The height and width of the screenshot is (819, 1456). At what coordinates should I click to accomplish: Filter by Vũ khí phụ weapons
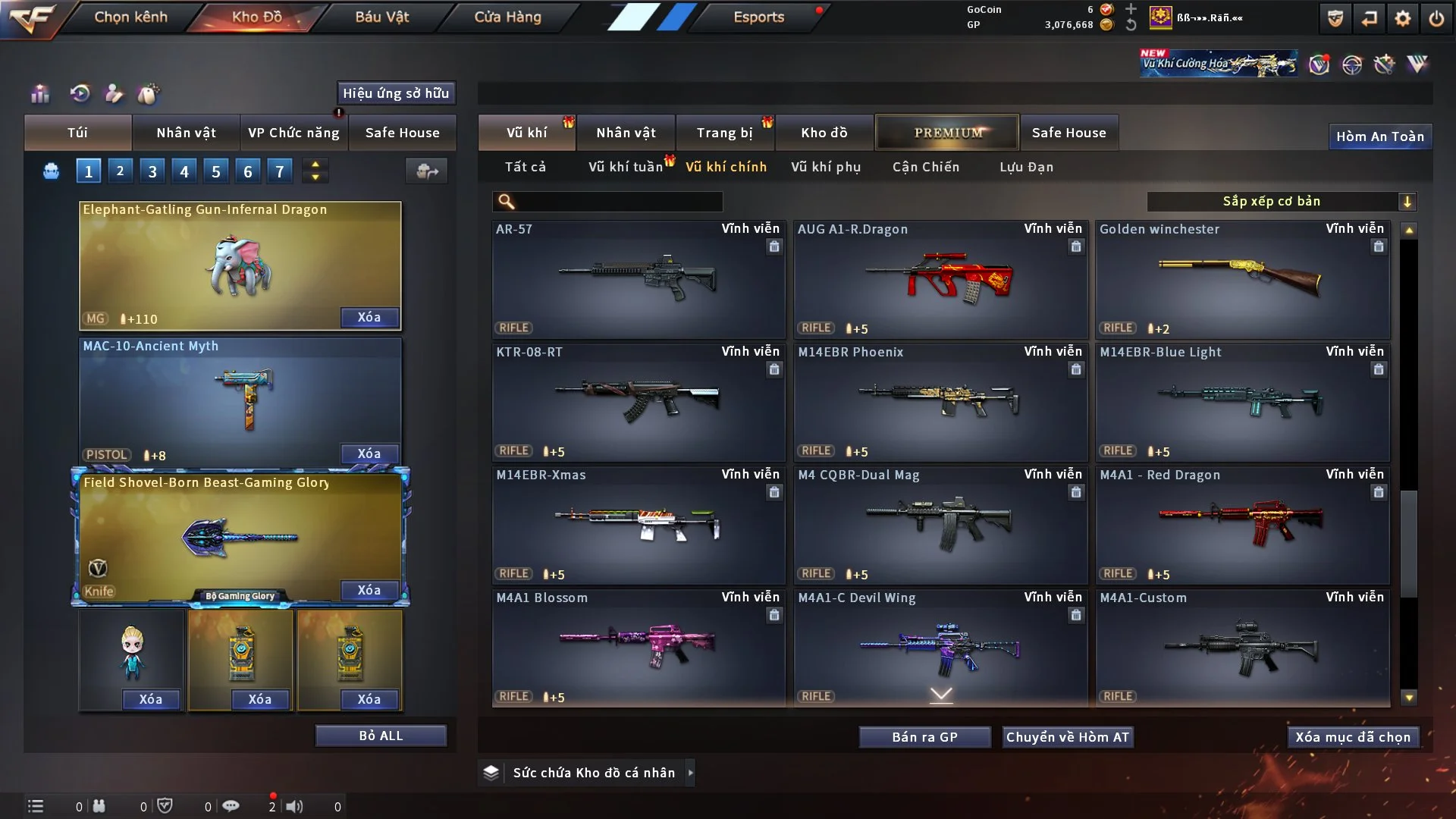[826, 167]
